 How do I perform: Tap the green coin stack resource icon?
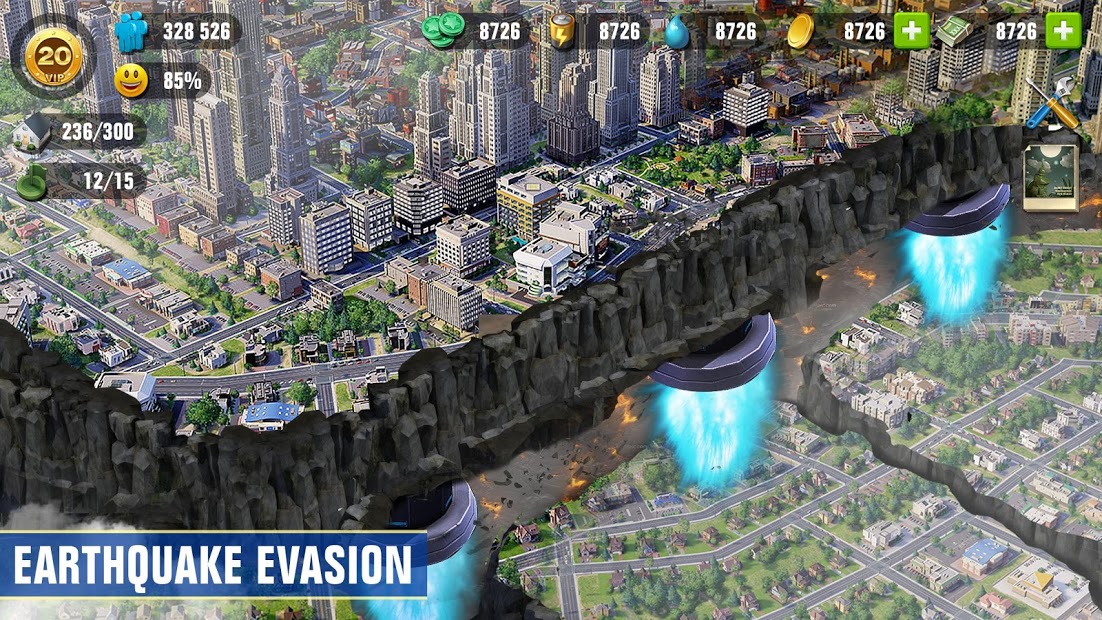(x=443, y=31)
